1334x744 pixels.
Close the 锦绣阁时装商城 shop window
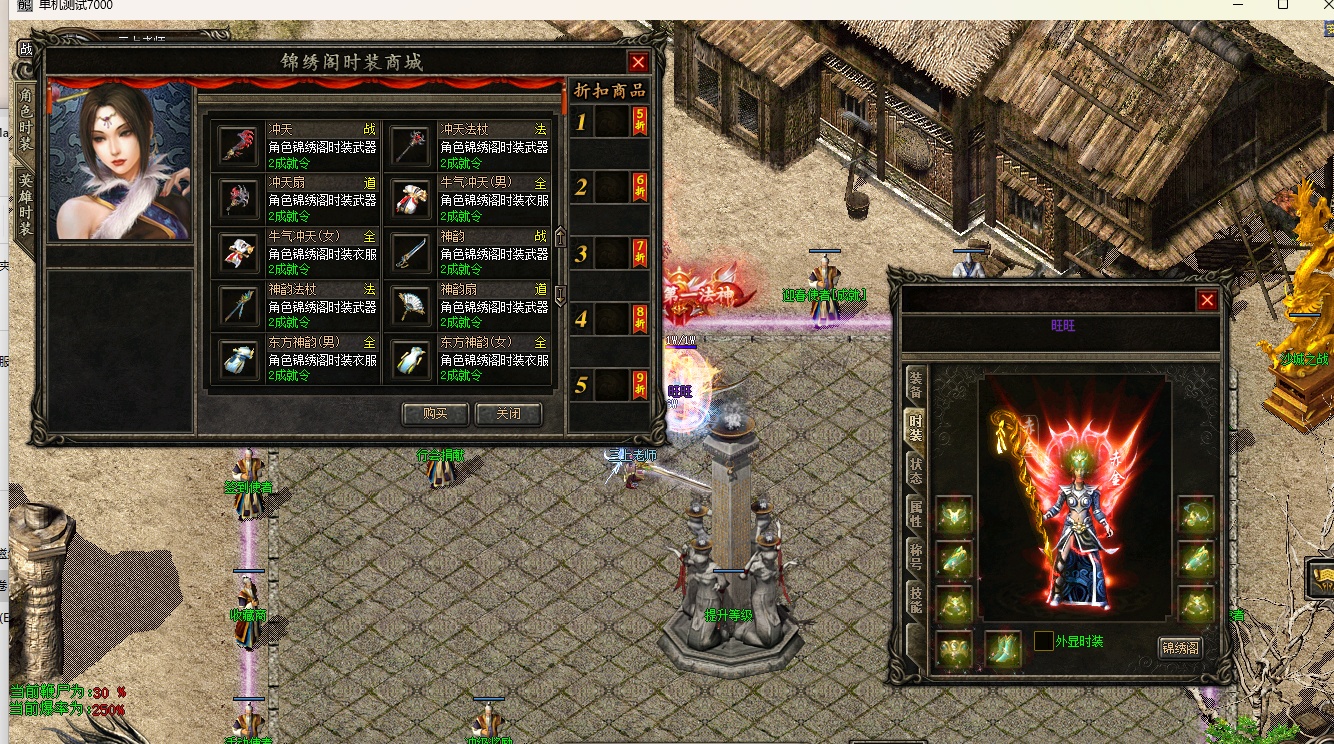pyautogui.click(x=638, y=62)
